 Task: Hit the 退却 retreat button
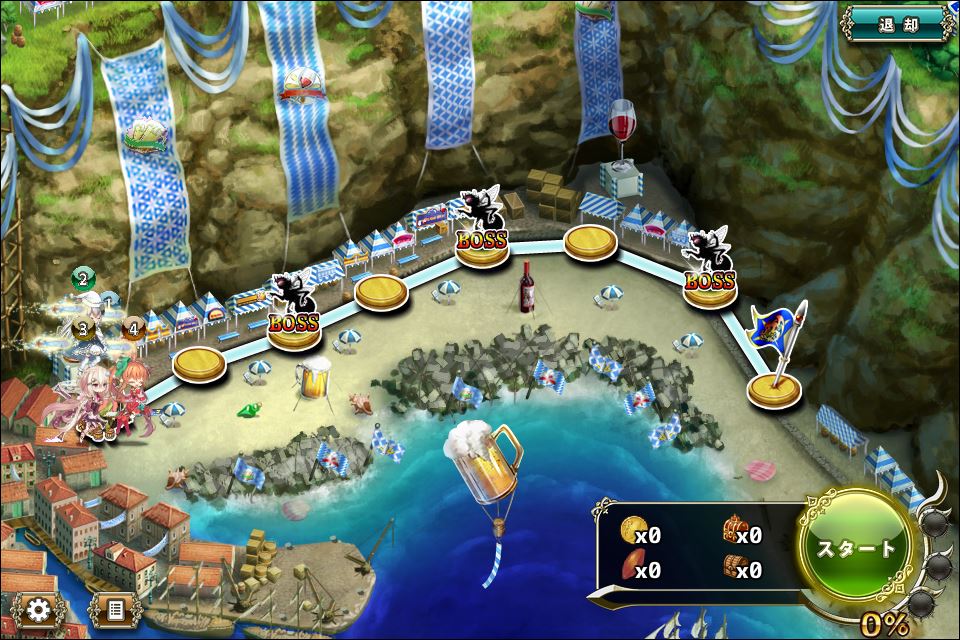pos(897,23)
